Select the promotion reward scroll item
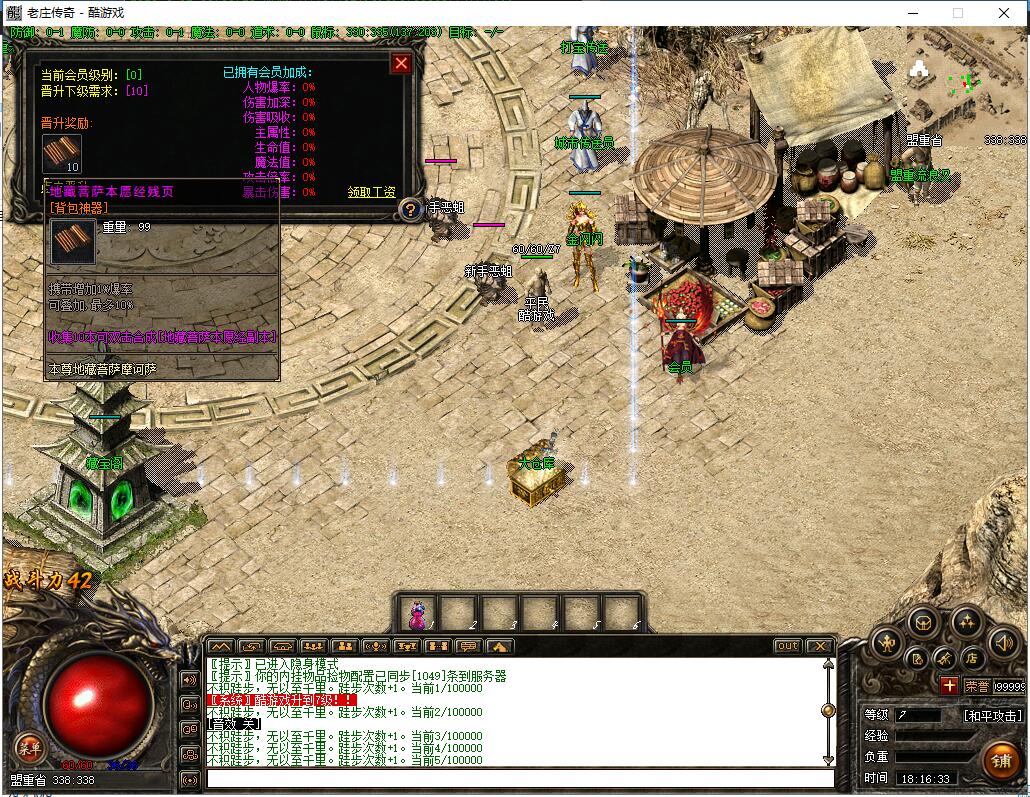 tap(61, 153)
